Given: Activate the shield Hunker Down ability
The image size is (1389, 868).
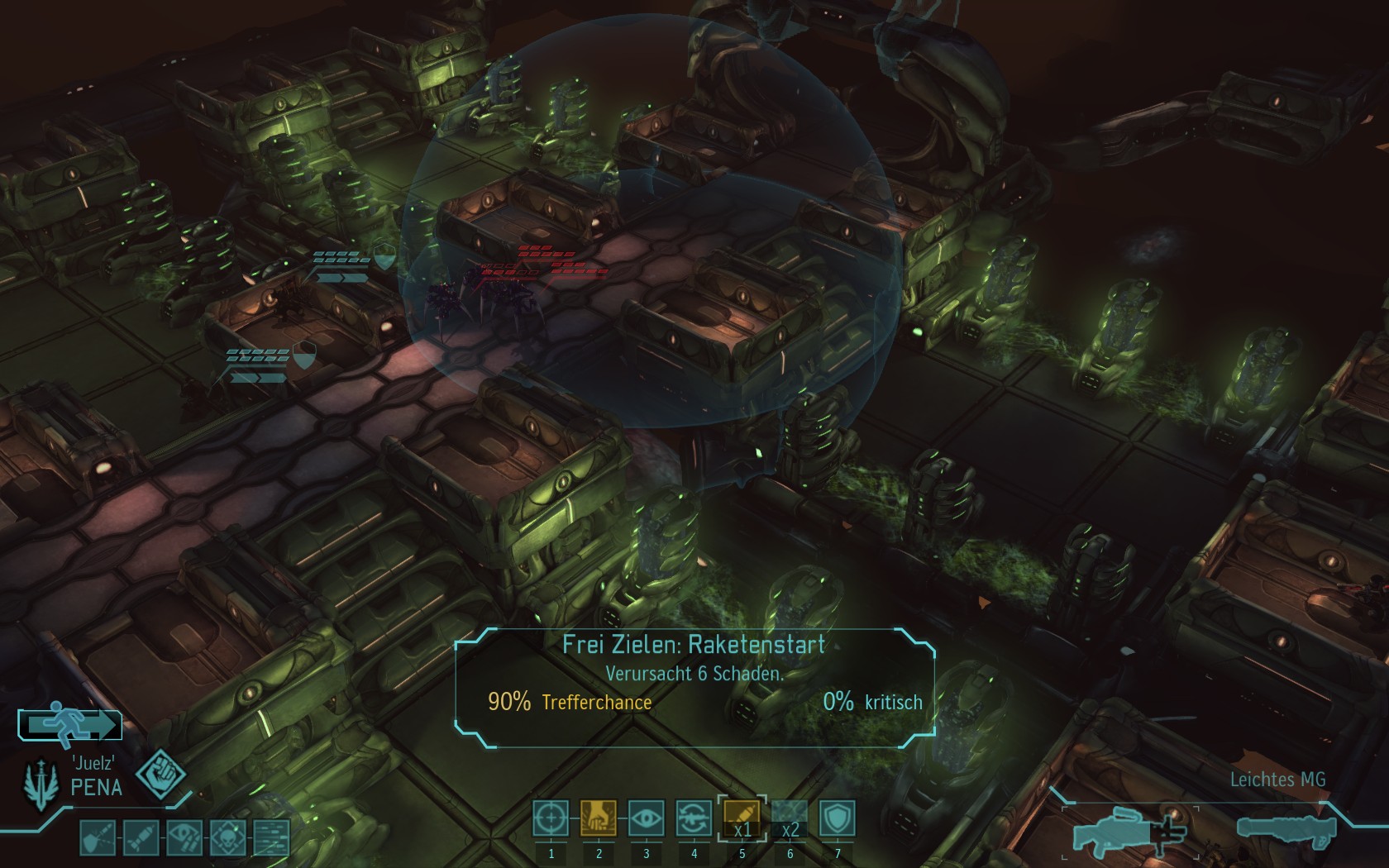Looking at the screenshot, I should [x=837, y=819].
